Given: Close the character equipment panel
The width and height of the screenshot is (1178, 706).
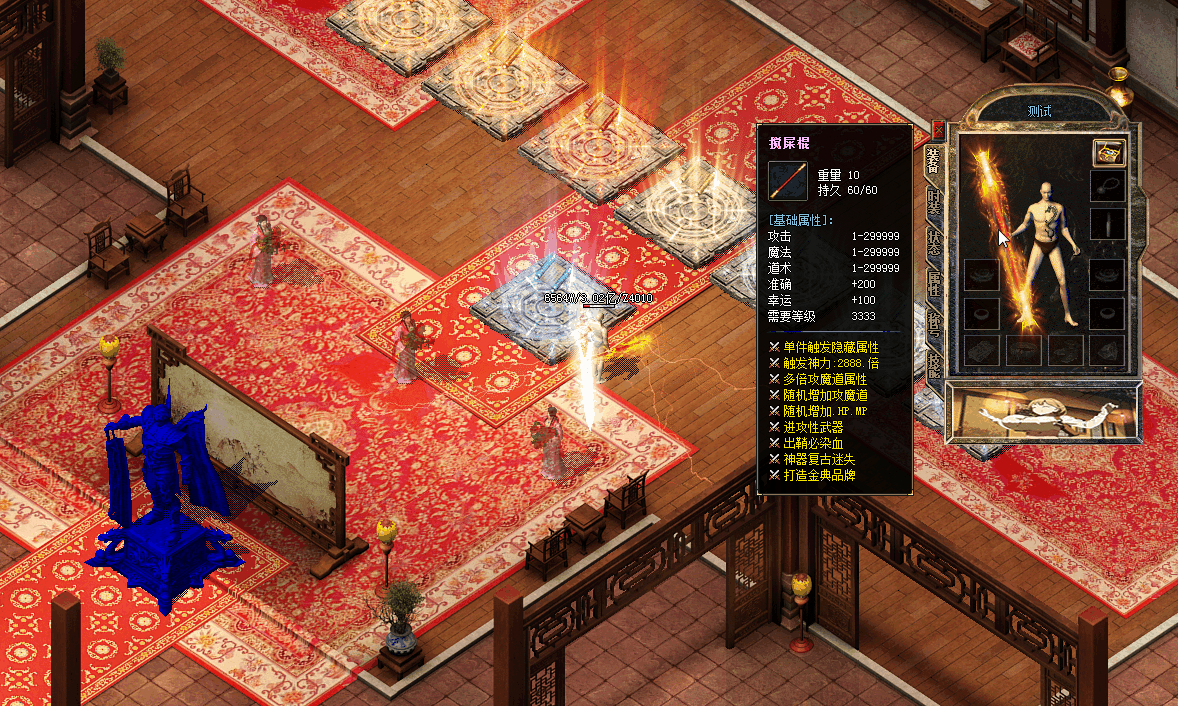Looking at the screenshot, I should point(938,129).
